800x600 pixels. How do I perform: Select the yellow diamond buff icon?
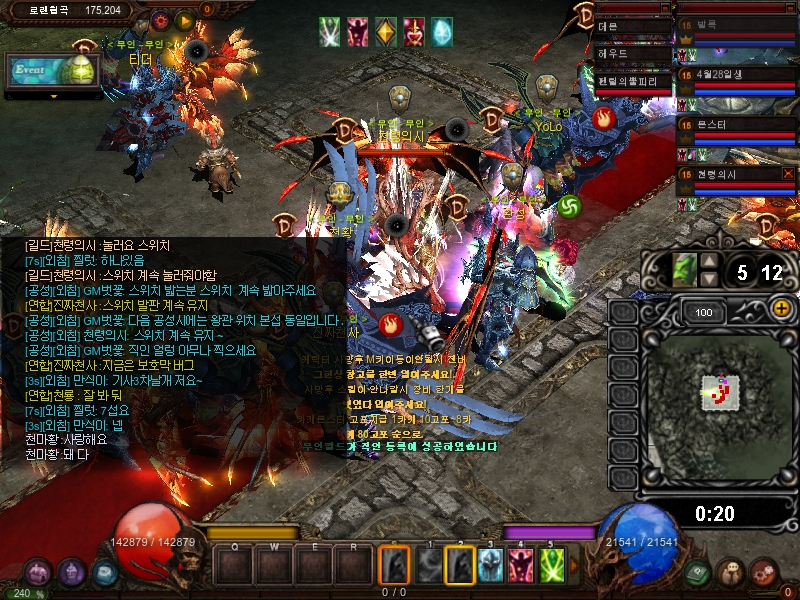(x=386, y=32)
